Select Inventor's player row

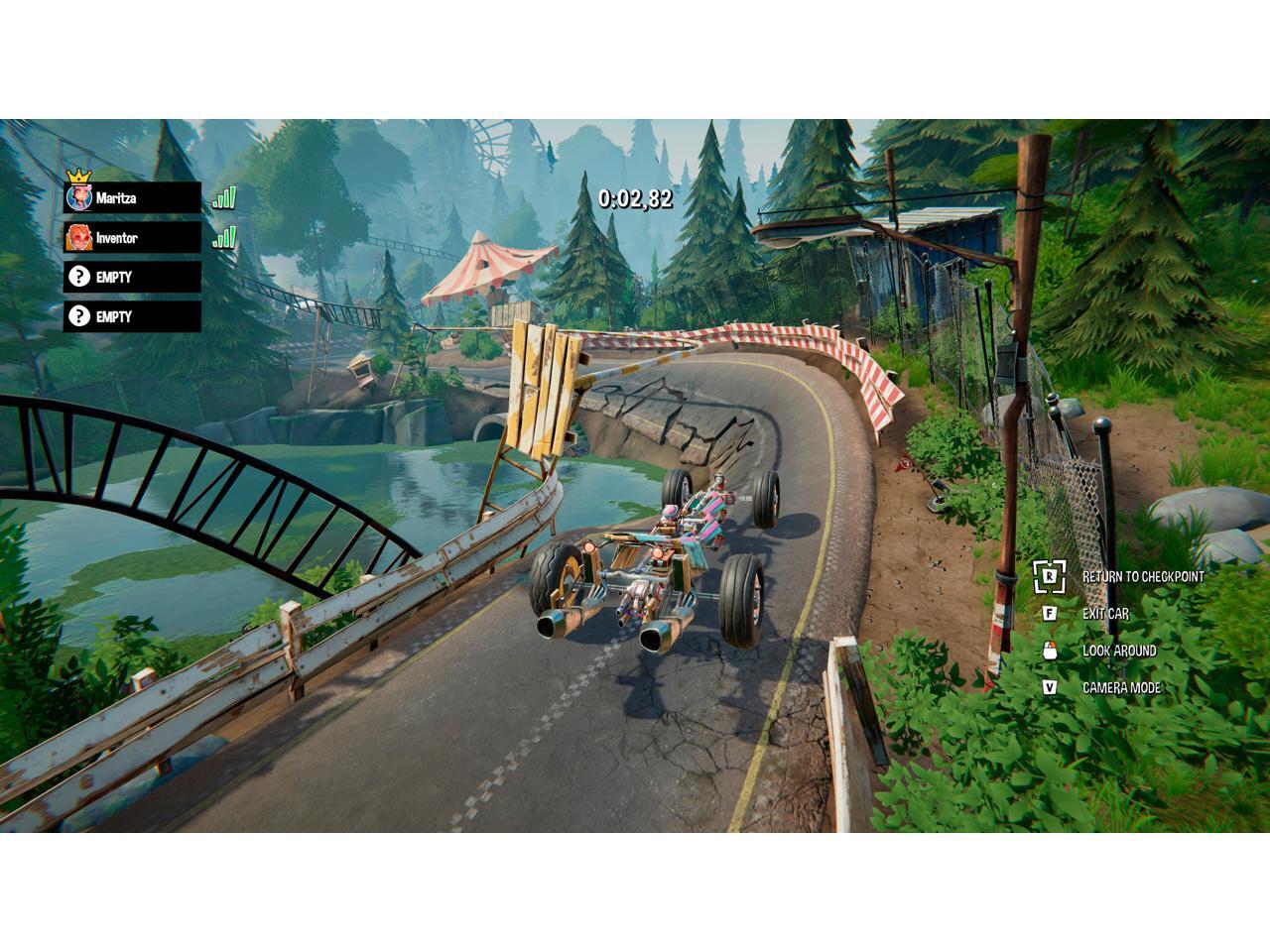click(x=132, y=238)
